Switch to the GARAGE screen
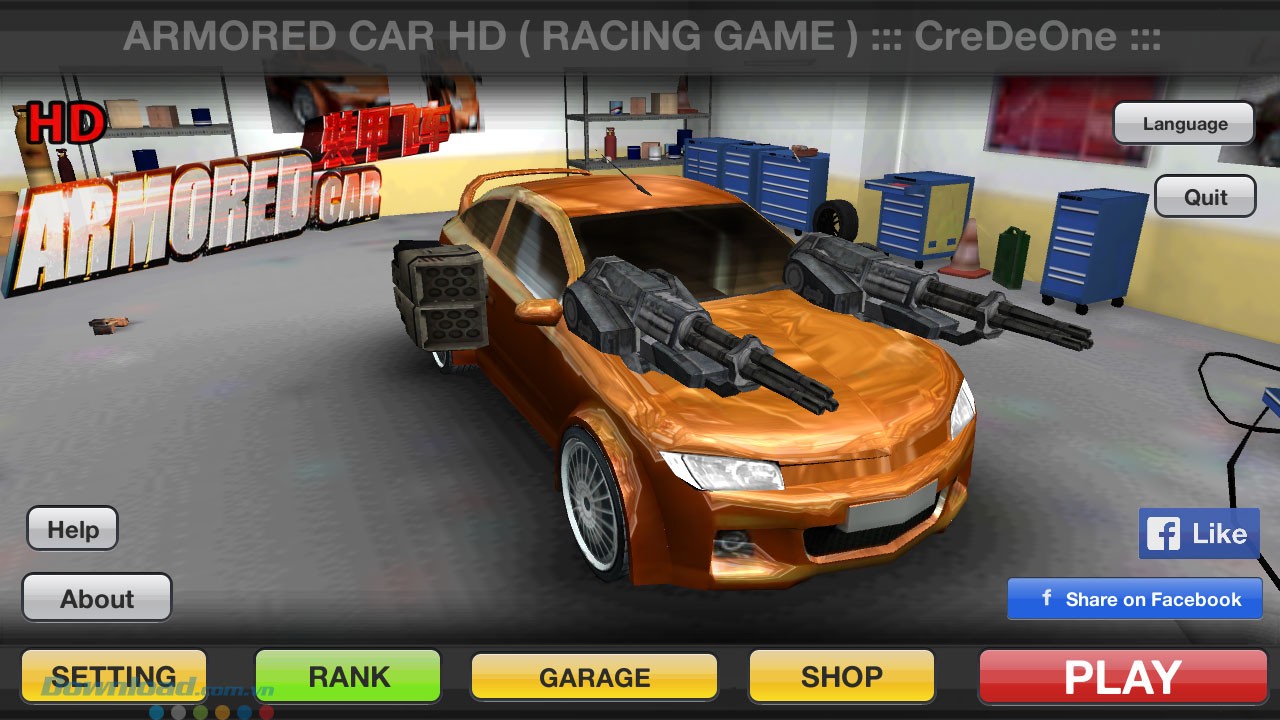The image size is (1280, 720). pyautogui.click(x=594, y=676)
